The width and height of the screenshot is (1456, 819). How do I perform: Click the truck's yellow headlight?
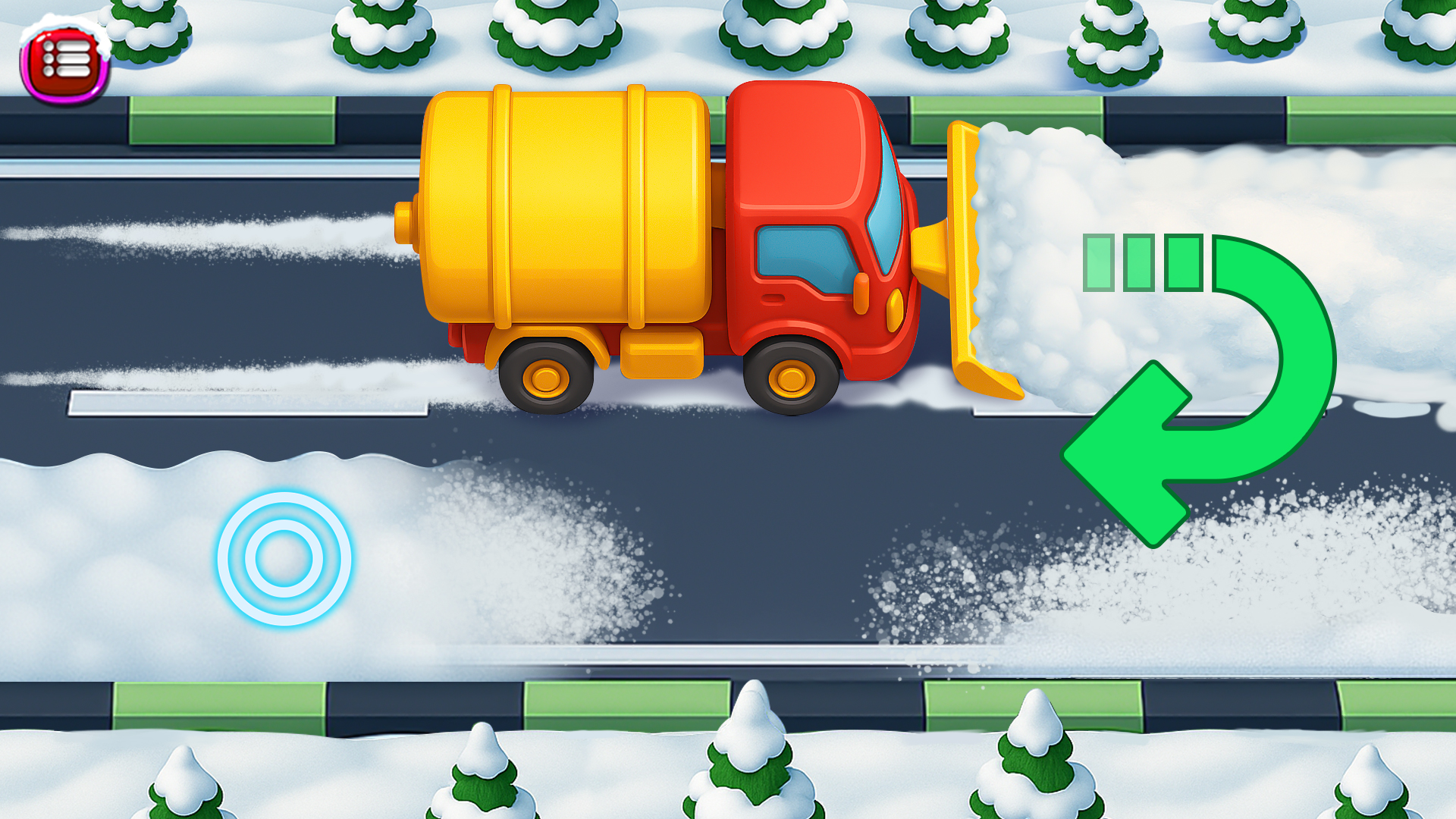click(x=895, y=309)
